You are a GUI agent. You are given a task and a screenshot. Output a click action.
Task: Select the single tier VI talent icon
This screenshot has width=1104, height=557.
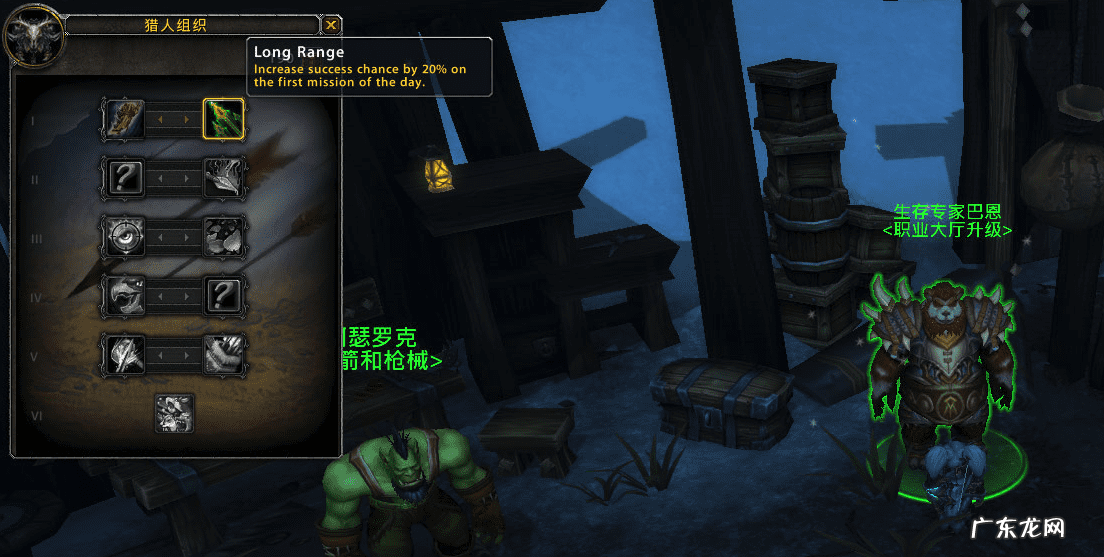(174, 413)
